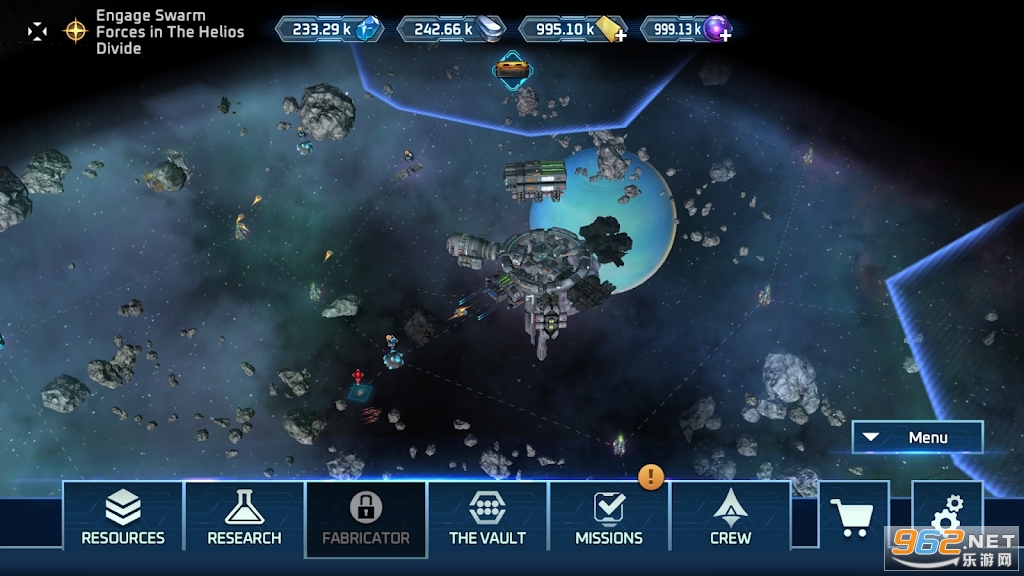1024x576 pixels.
Task: Open the Research menu
Action: click(244, 518)
